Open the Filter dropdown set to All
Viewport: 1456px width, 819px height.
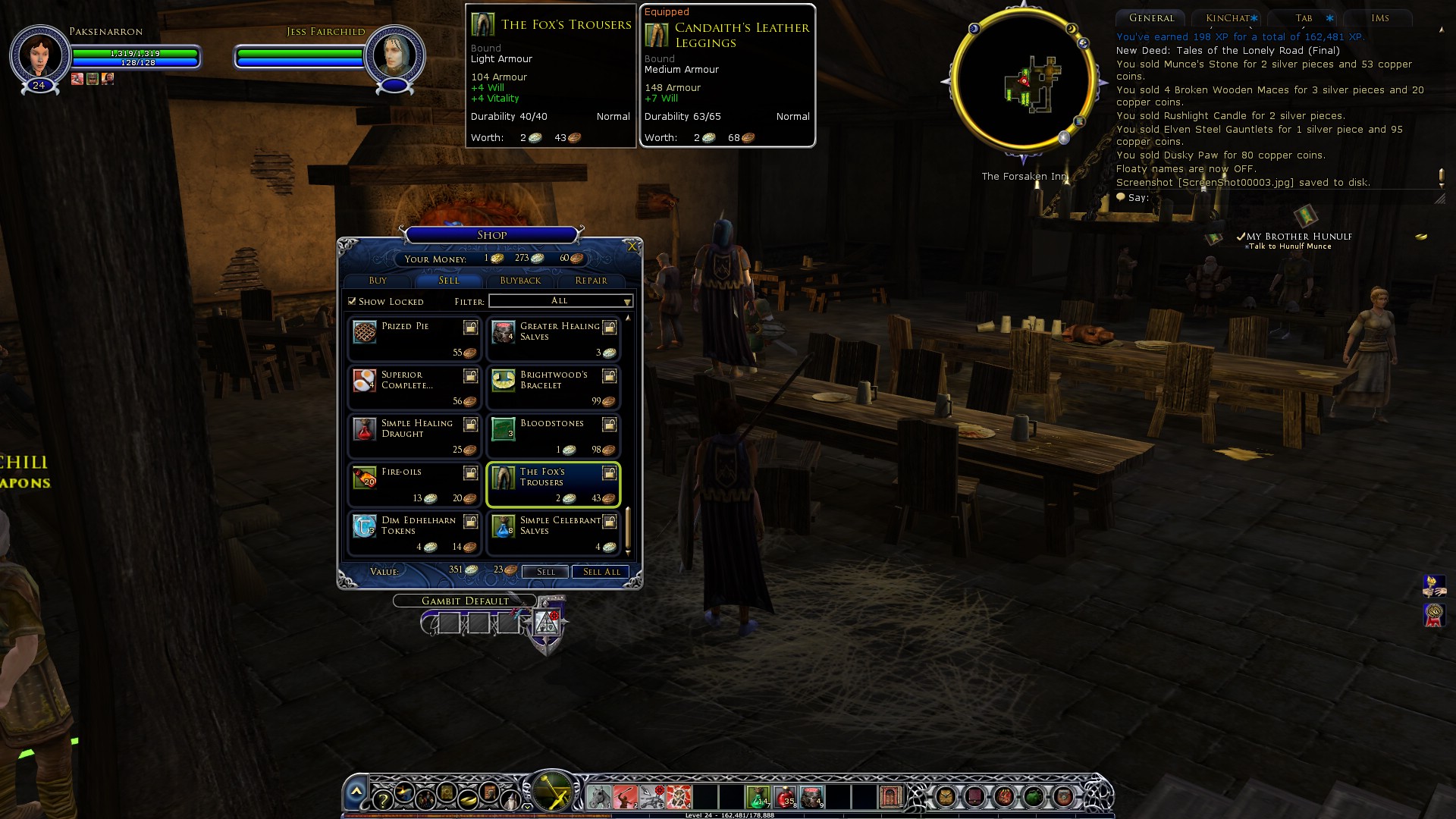point(560,301)
